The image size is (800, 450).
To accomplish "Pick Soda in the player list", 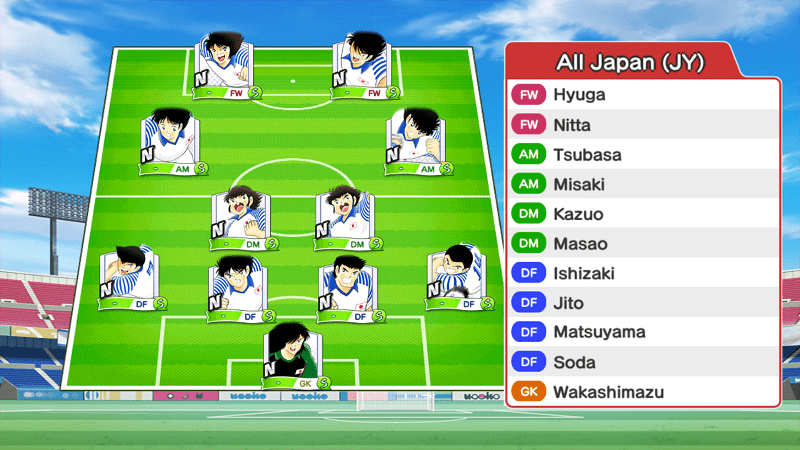I will [642, 362].
